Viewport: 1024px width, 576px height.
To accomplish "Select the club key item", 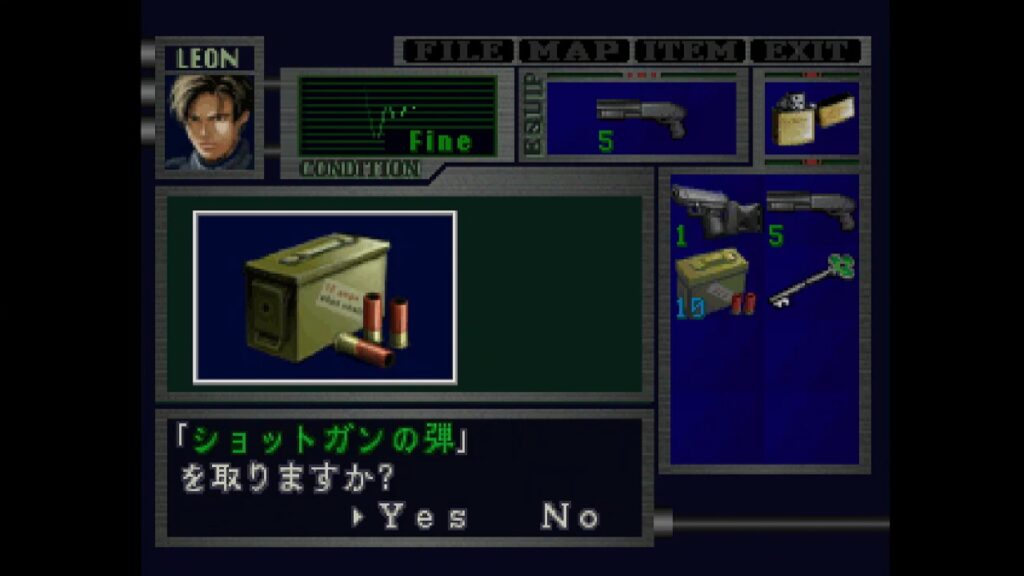I will click(x=811, y=281).
